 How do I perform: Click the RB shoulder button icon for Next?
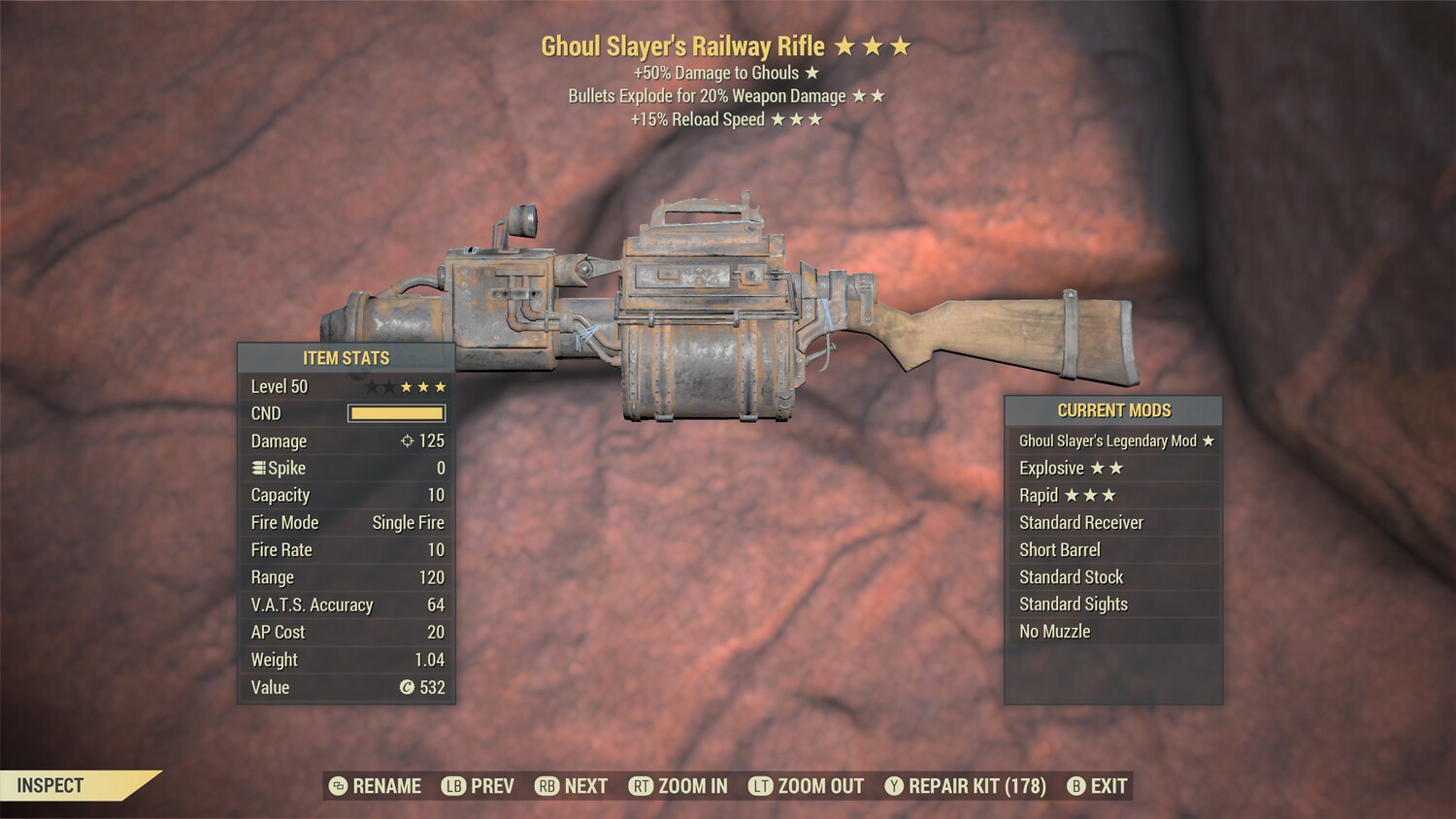click(547, 784)
